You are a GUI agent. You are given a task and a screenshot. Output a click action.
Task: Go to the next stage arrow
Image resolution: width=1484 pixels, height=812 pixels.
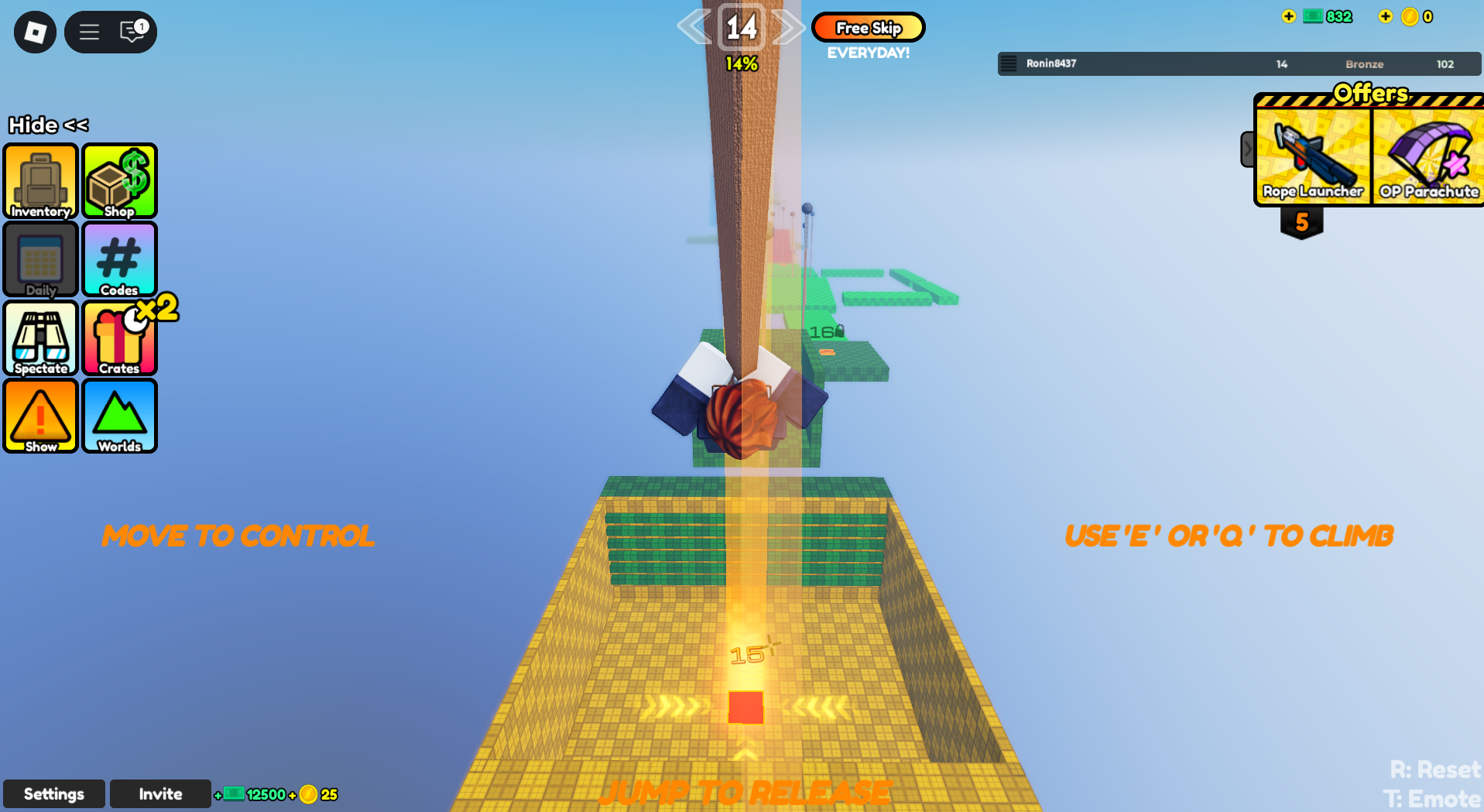[788, 28]
